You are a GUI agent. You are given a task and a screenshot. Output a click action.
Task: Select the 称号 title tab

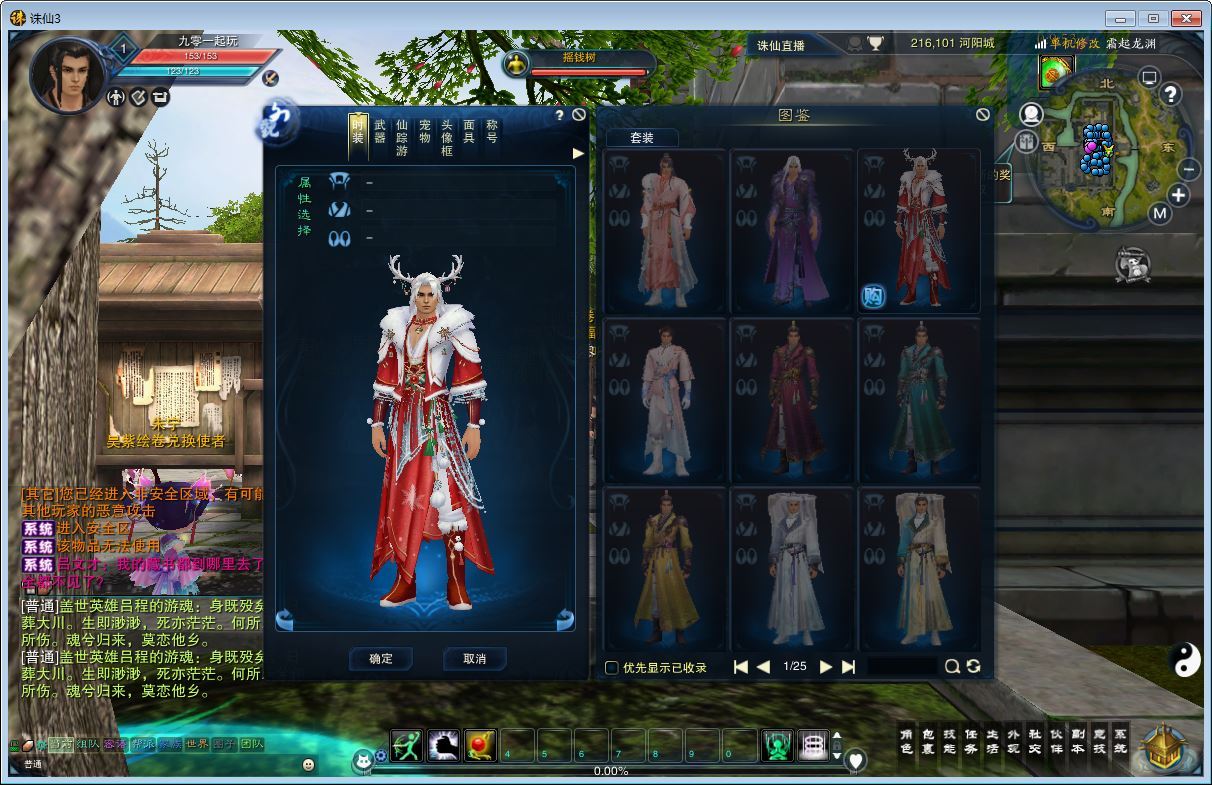pyautogui.click(x=492, y=132)
